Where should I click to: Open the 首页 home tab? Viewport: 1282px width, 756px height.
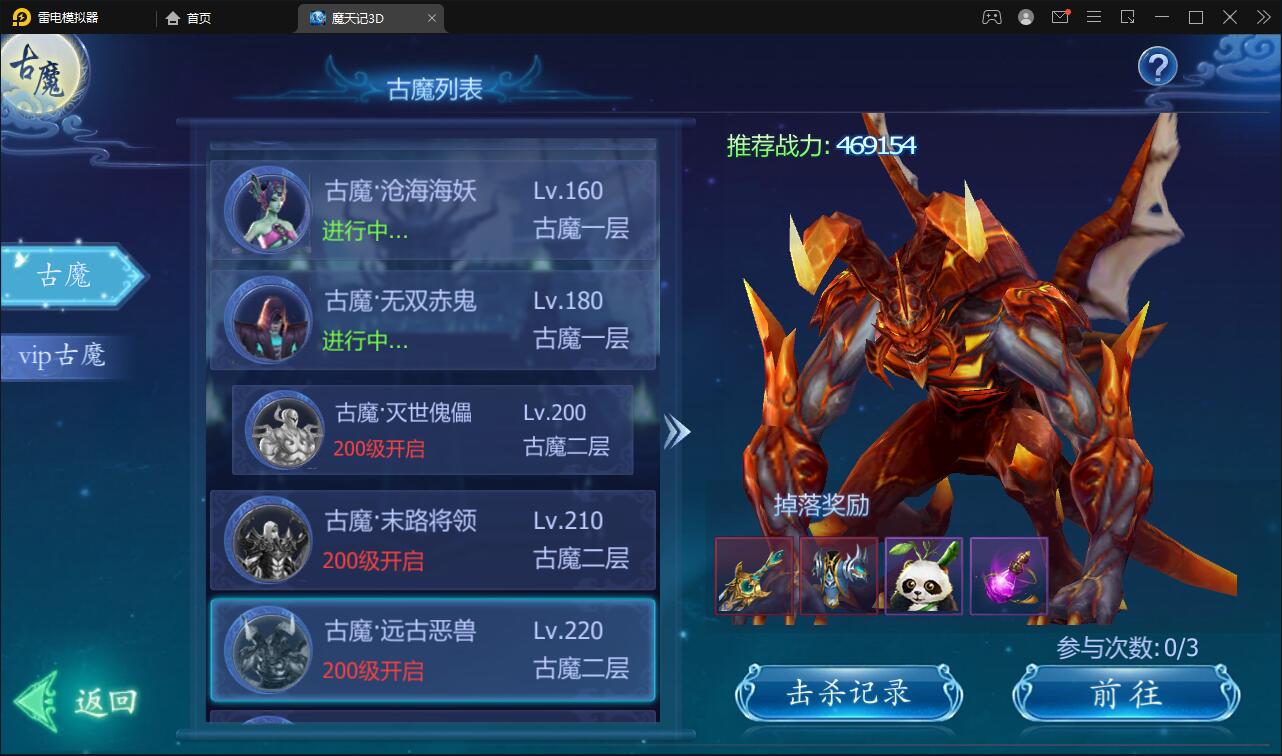point(190,17)
